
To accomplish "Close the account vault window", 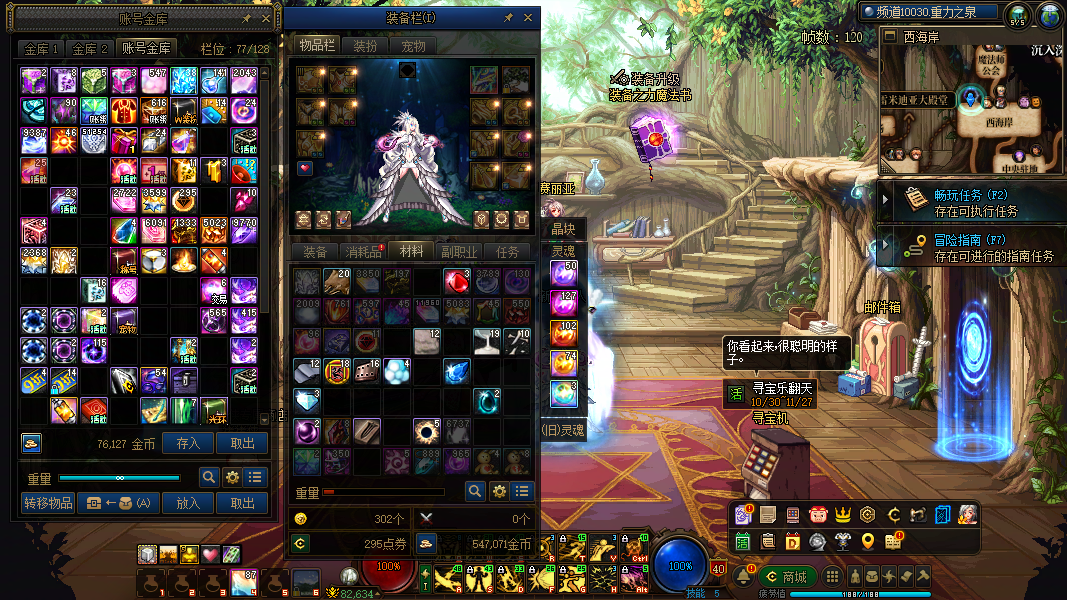I will pyautogui.click(x=266, y=18).
